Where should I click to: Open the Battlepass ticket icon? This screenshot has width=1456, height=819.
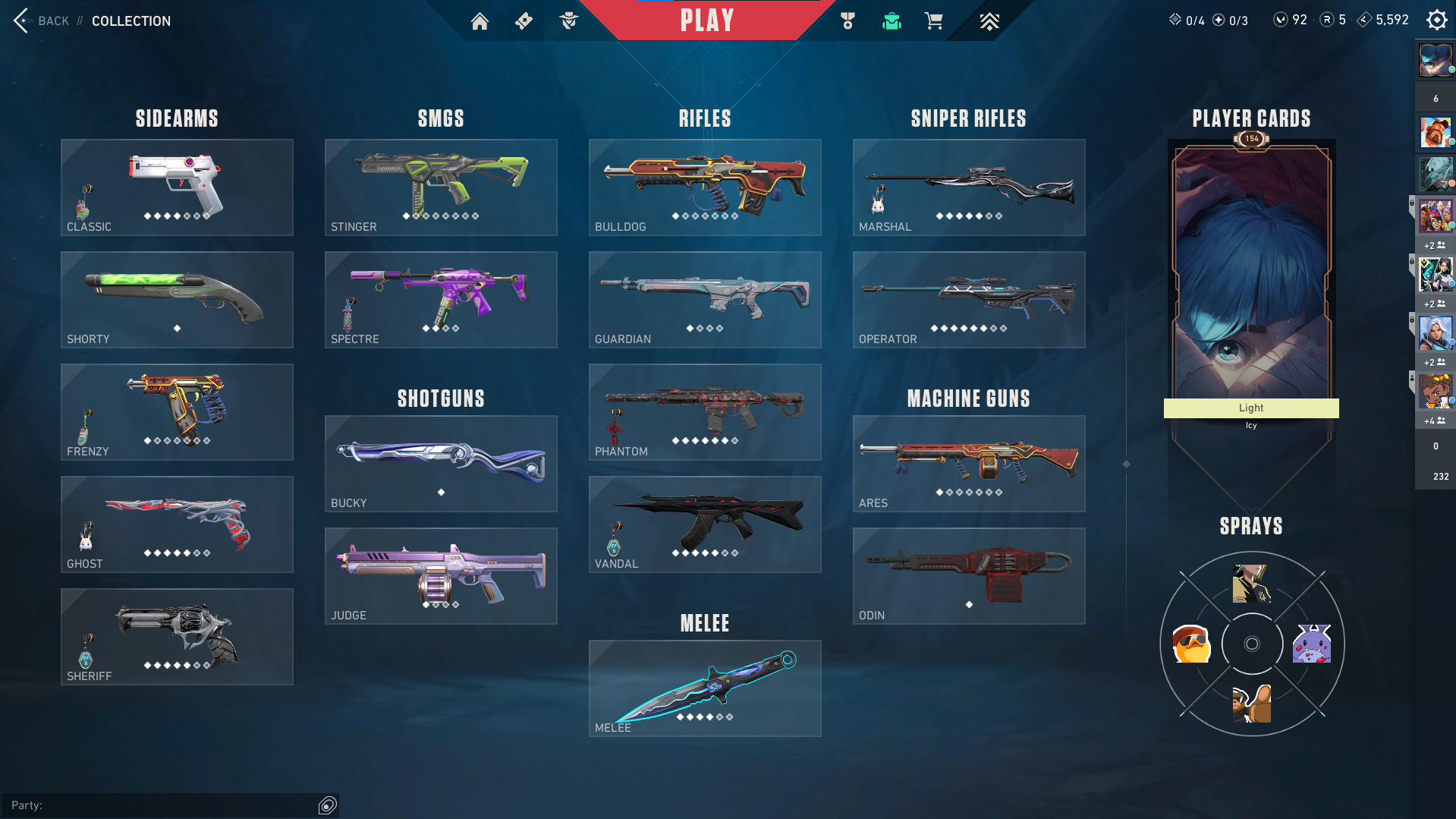click(x=524, y=20)
